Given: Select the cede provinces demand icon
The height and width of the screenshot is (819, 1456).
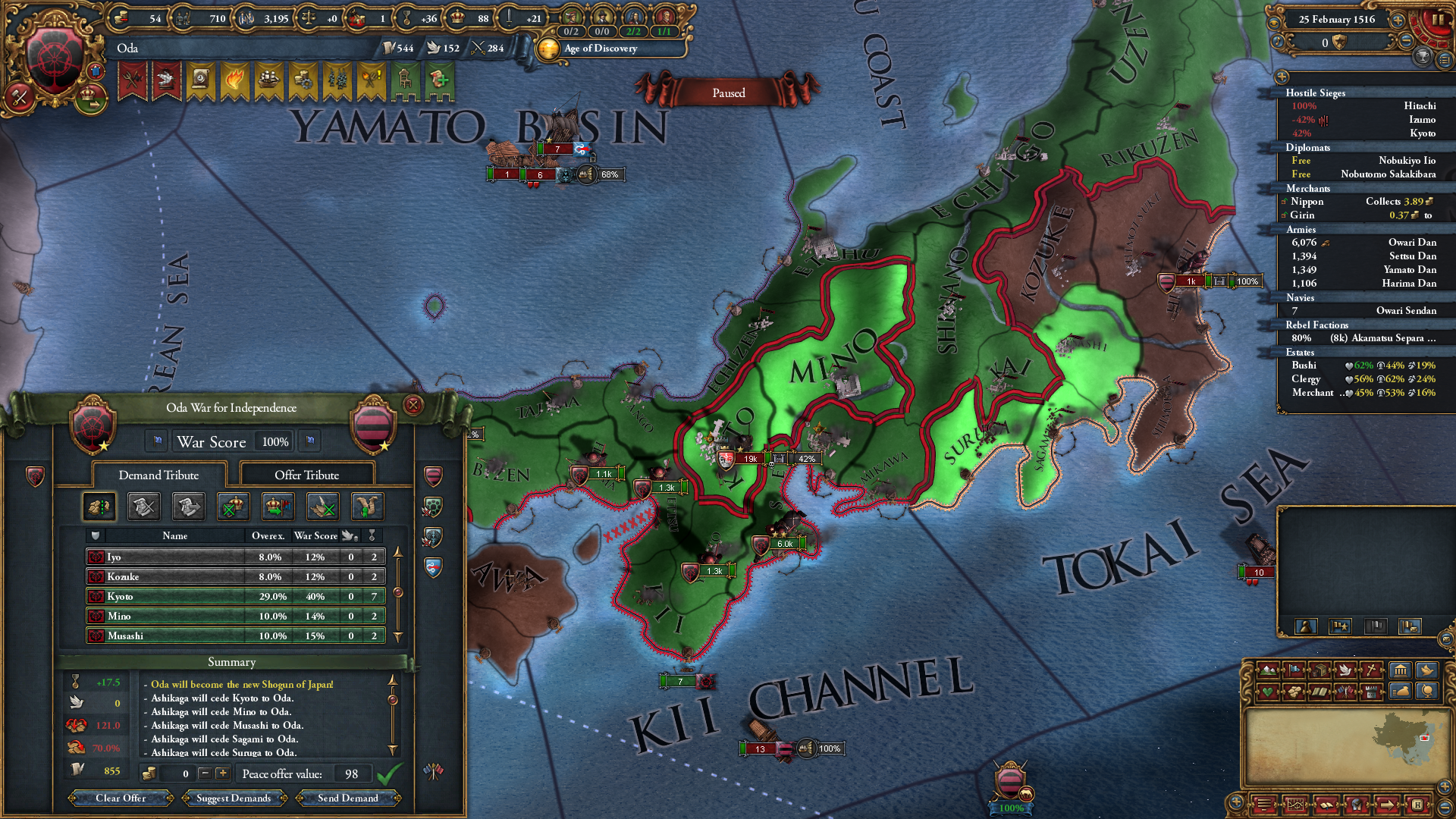Looking at the screenshot, I should click(99, 505).
